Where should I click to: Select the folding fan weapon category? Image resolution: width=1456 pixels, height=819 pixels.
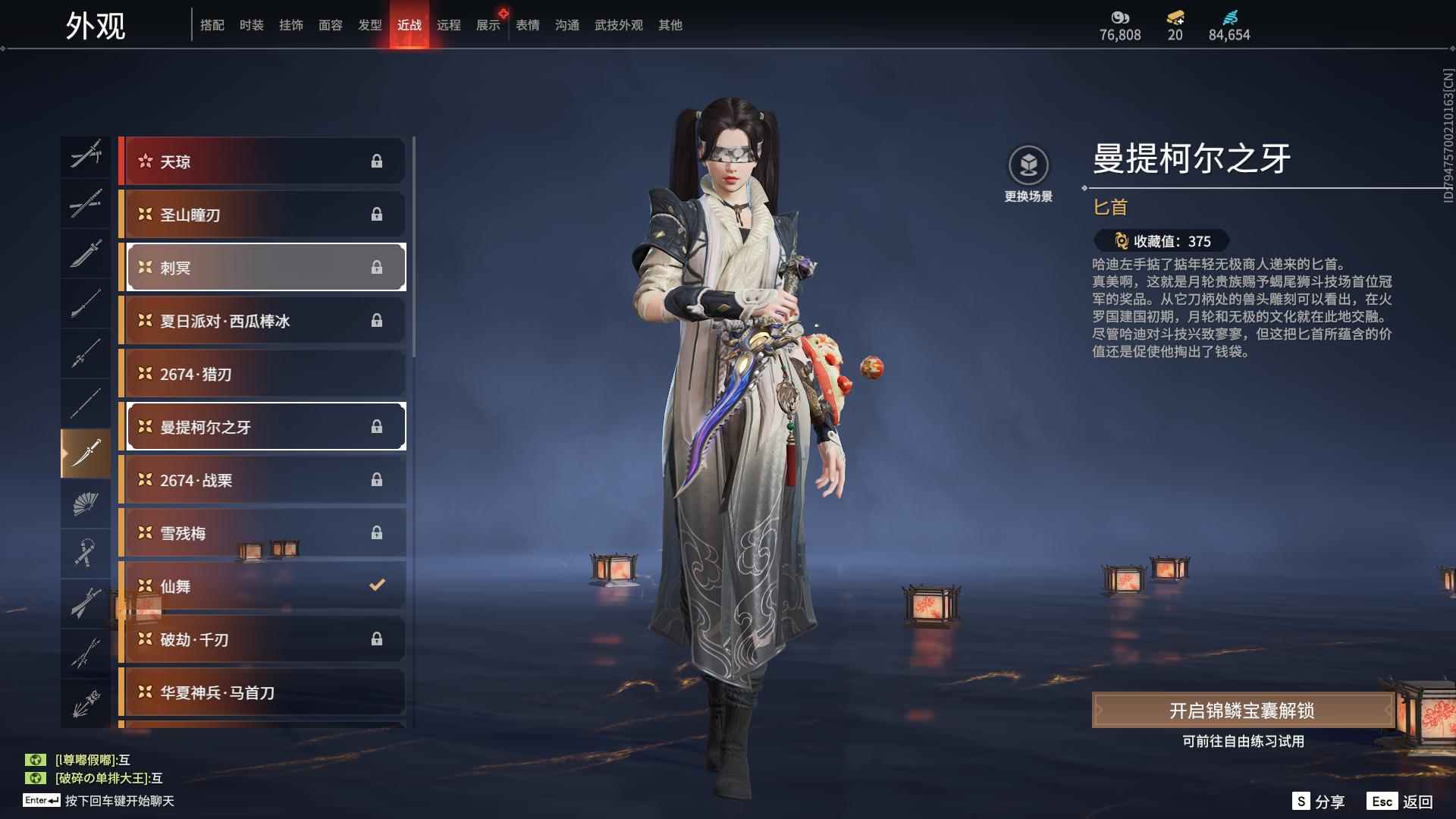86,503
